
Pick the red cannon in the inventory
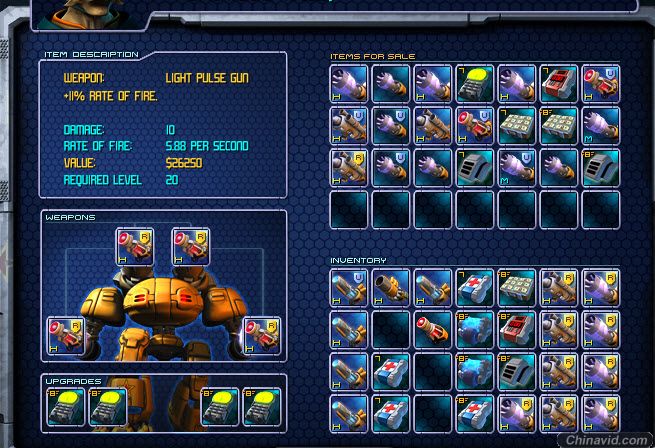[x=433, y=327]
